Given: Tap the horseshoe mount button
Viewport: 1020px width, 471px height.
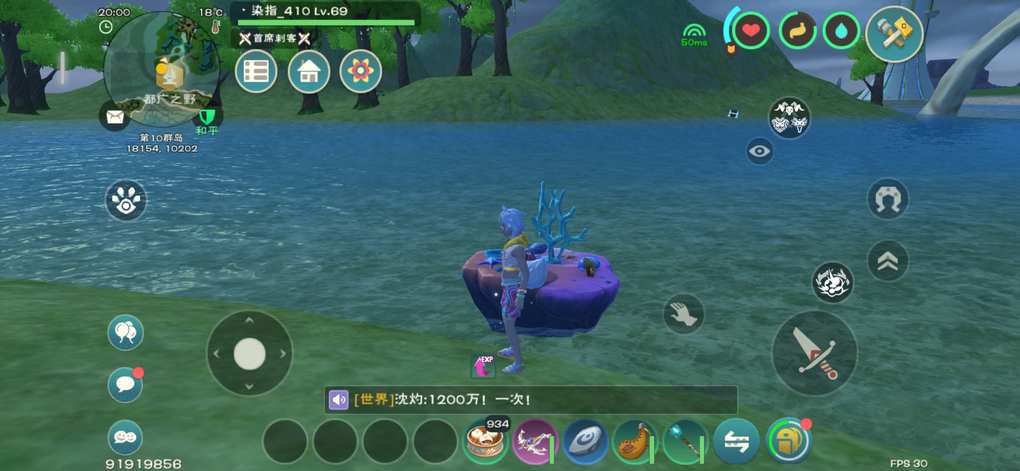Looking at the screenshot, I should (887, 199).
